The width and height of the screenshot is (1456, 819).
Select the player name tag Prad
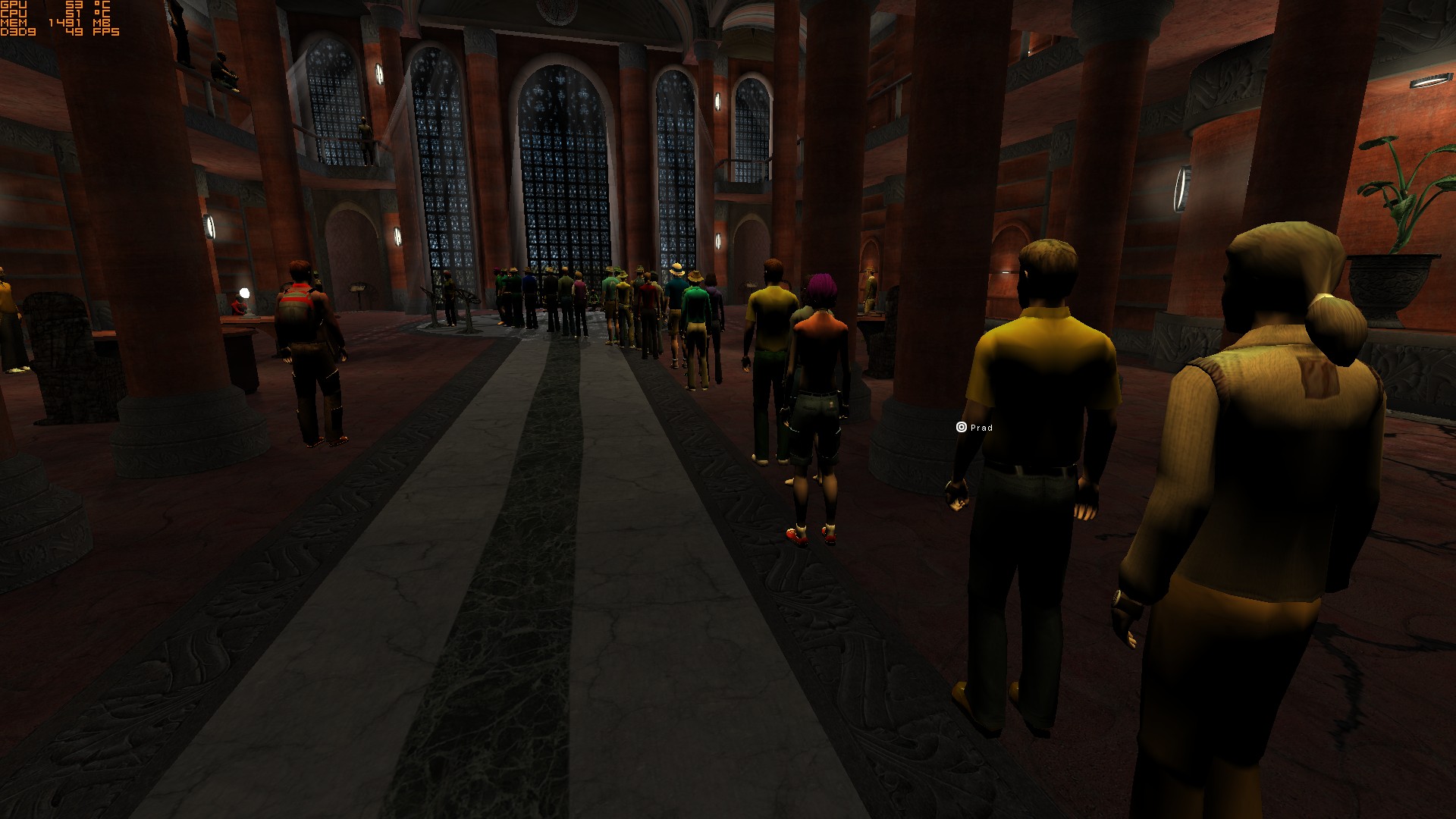[975, 428]
